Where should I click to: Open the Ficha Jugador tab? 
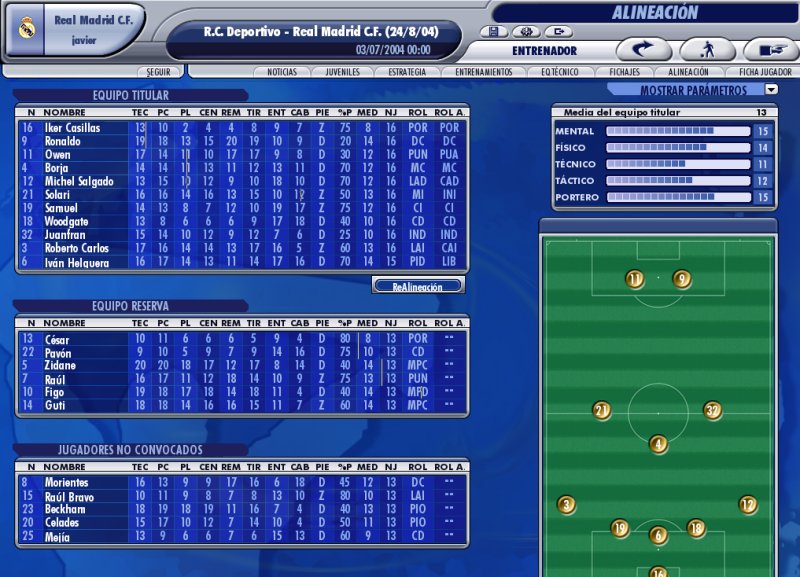point(765,72)
